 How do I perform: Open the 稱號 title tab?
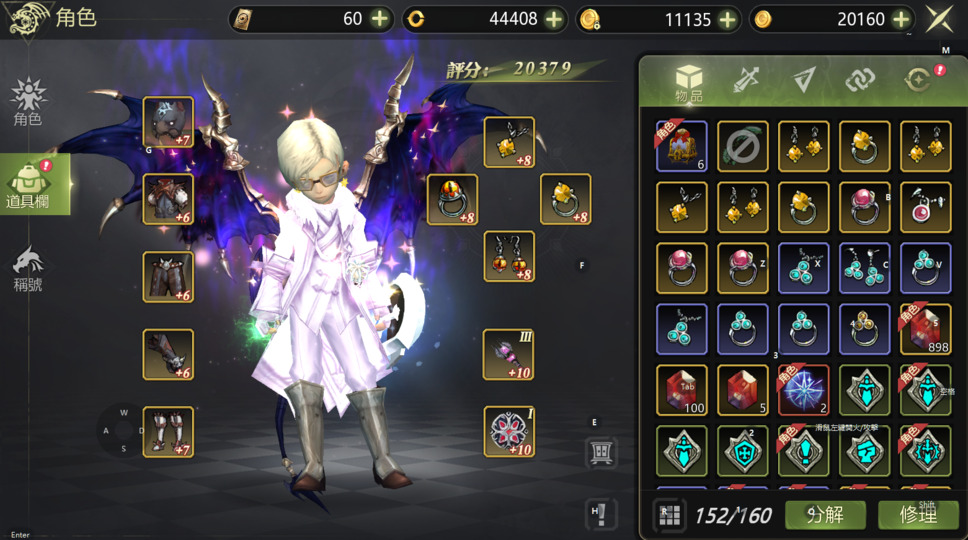[28, 268]
